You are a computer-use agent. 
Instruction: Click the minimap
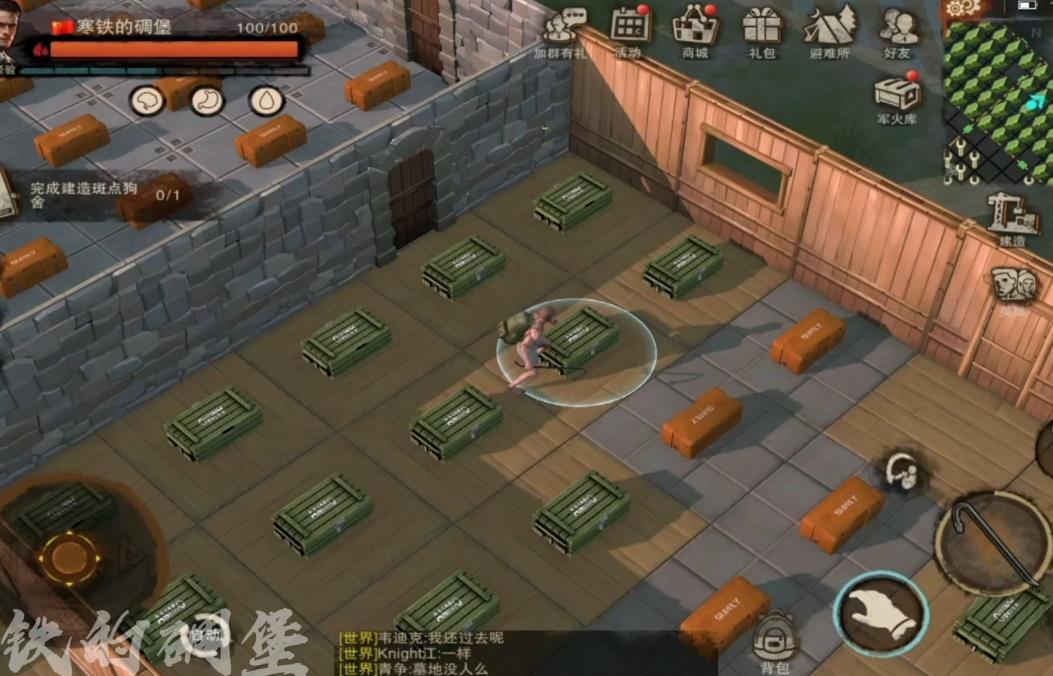coord(997,96)
